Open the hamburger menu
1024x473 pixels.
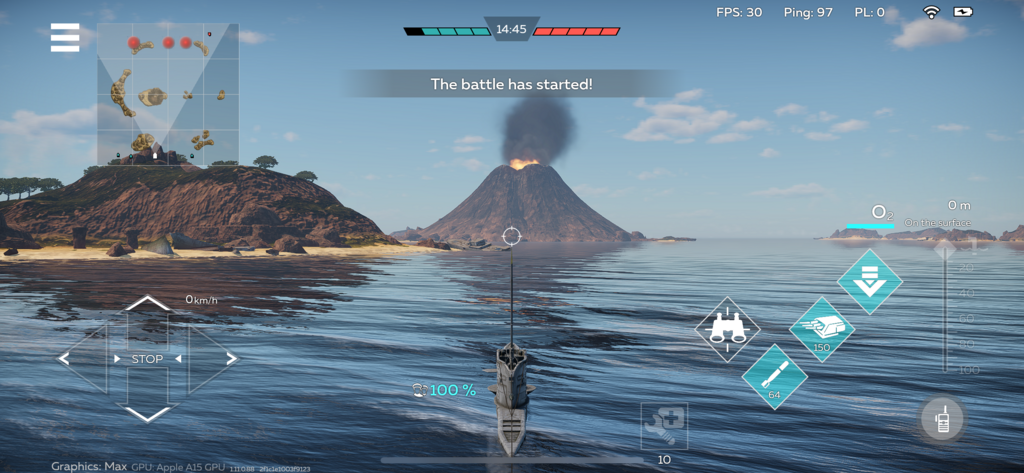tap(65, 38)
